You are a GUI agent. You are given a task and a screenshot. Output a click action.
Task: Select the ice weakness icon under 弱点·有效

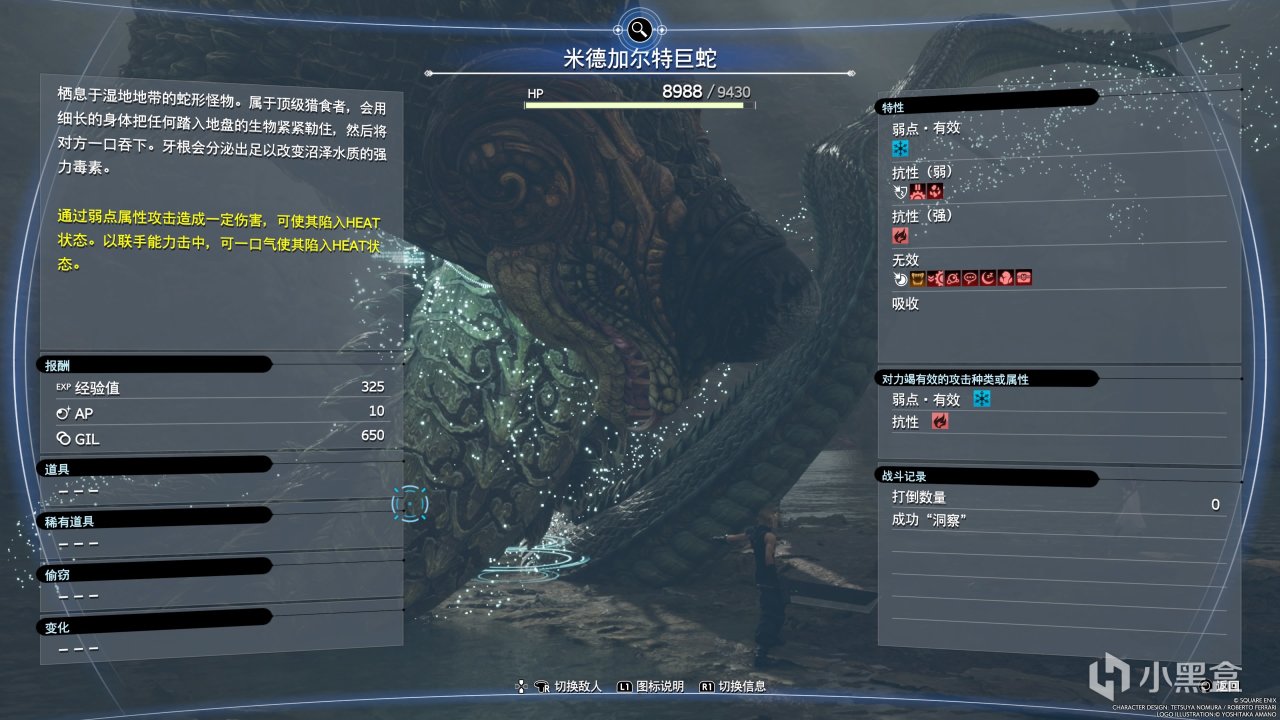point(900,148)
